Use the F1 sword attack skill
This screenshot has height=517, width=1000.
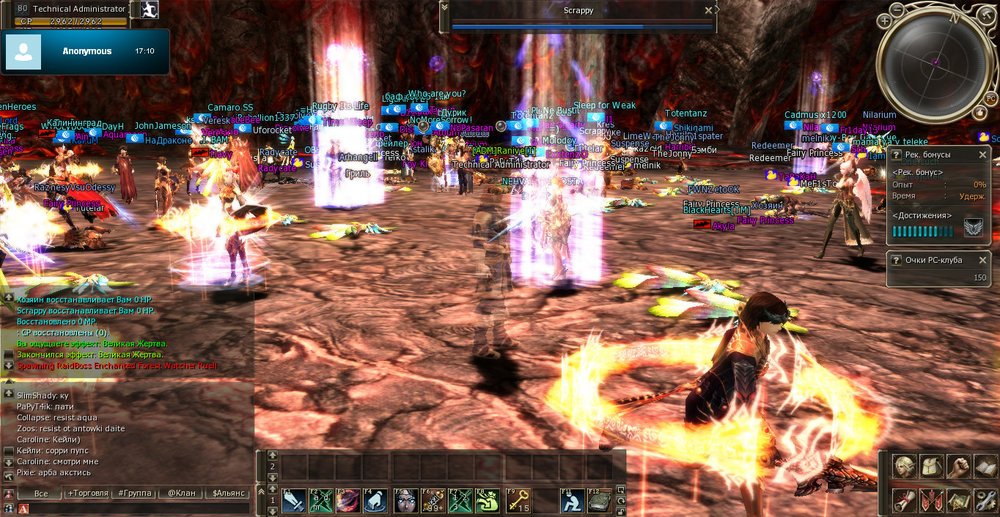click(294, 500)
